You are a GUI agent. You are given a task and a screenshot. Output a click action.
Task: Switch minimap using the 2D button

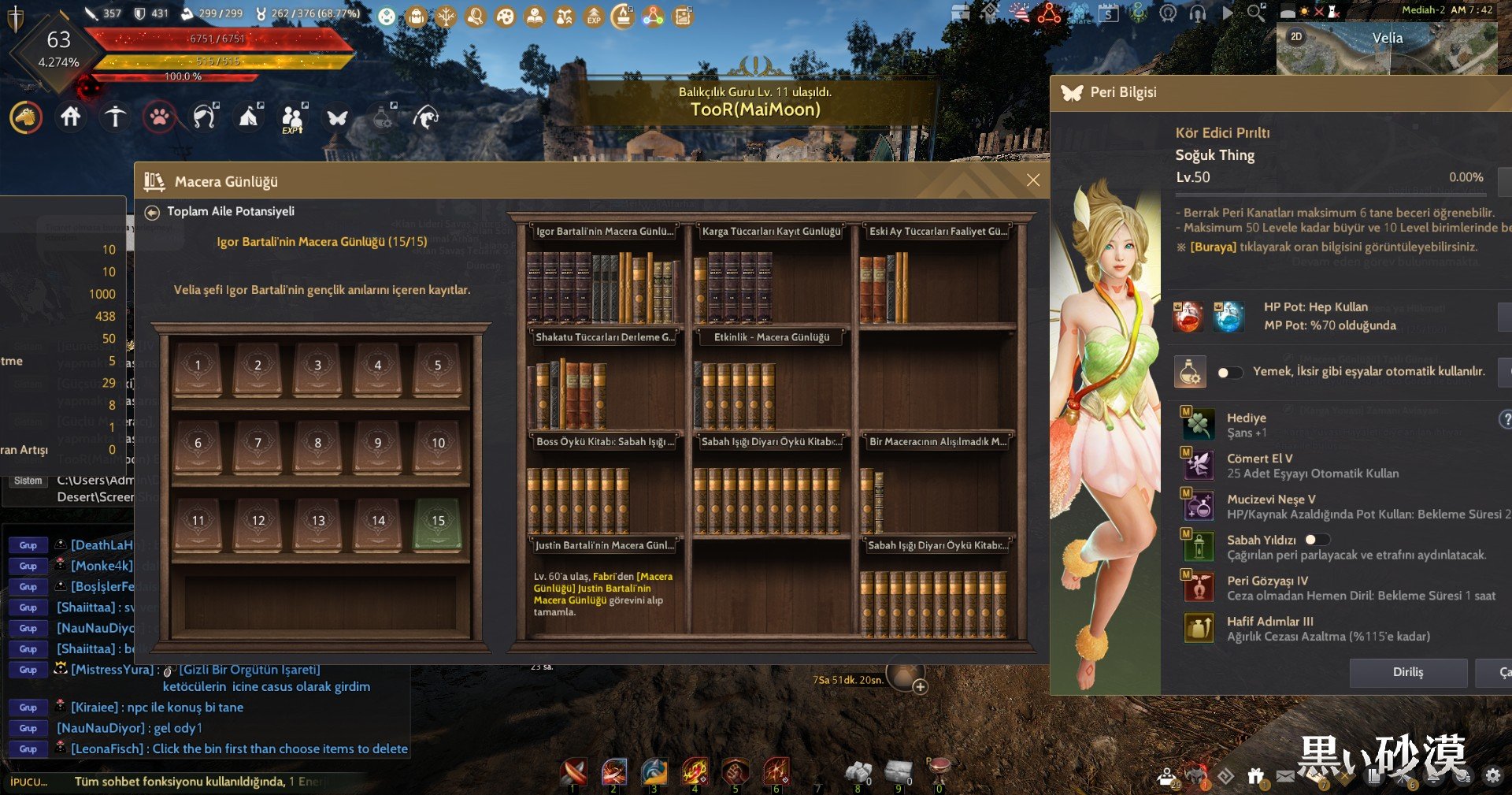pyautogui.click(x=1296, y=37)
